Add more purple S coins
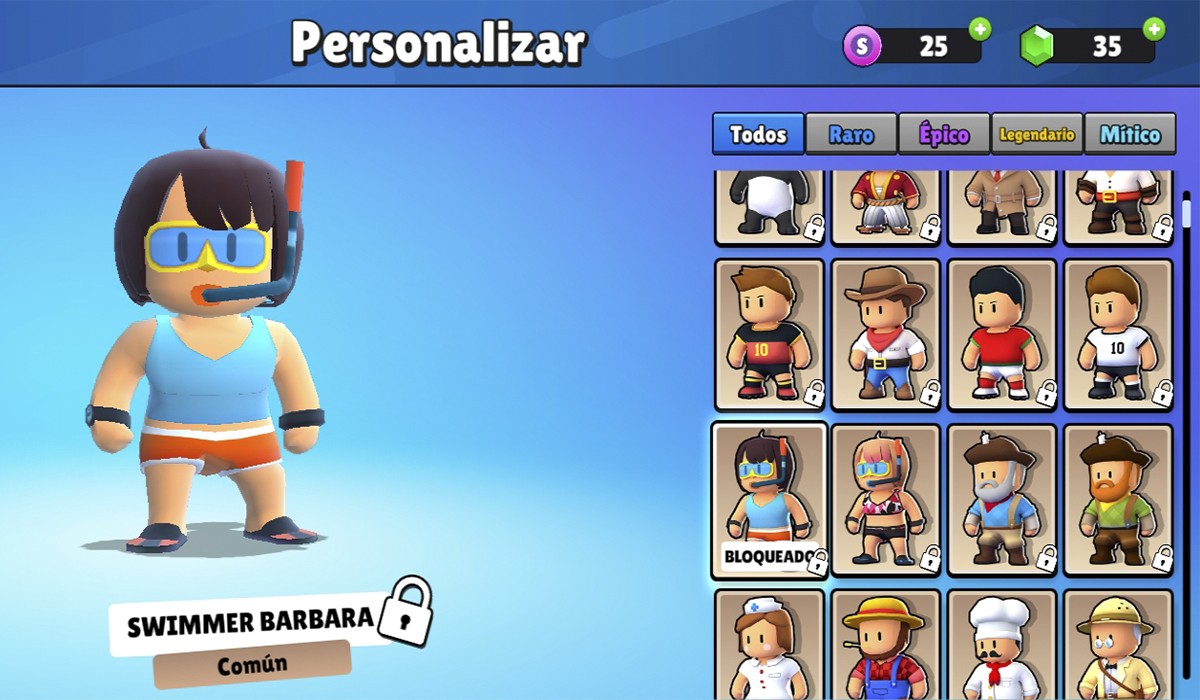 pos(980,29)
